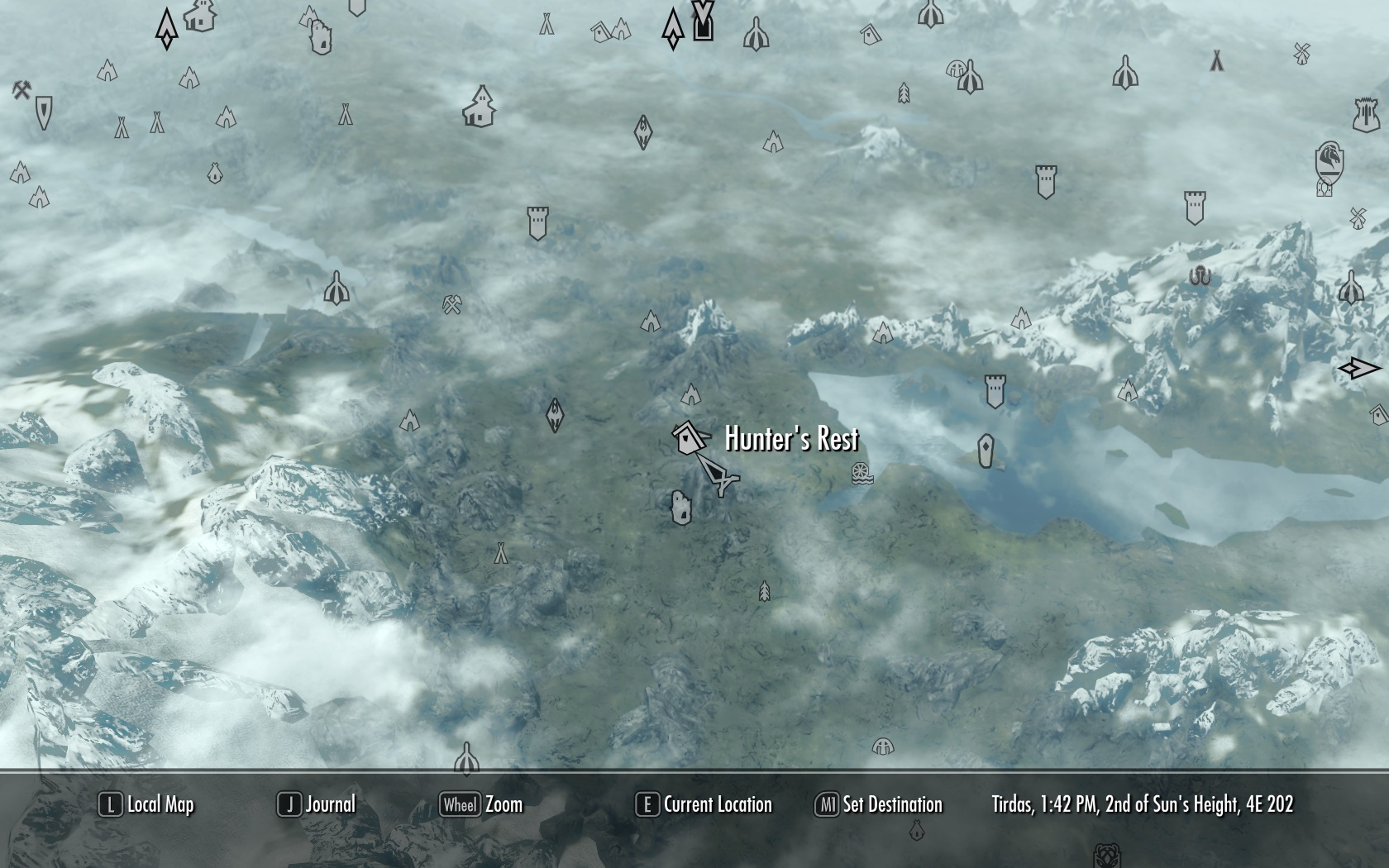Open the Journal from the map
This screenshot has height=868, width=1389.
pos(317,804)
